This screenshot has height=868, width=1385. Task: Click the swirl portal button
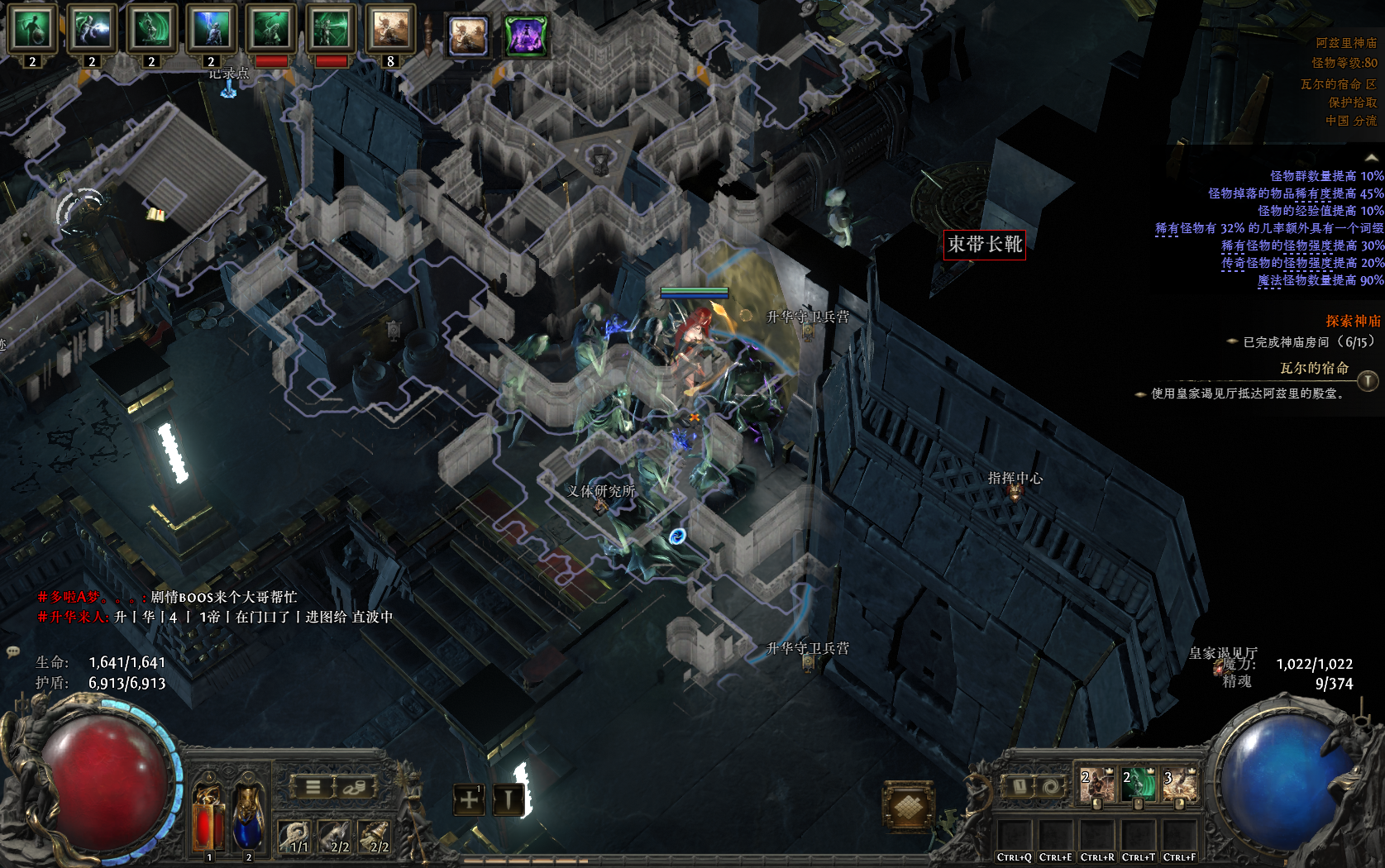pos(1050,786)
